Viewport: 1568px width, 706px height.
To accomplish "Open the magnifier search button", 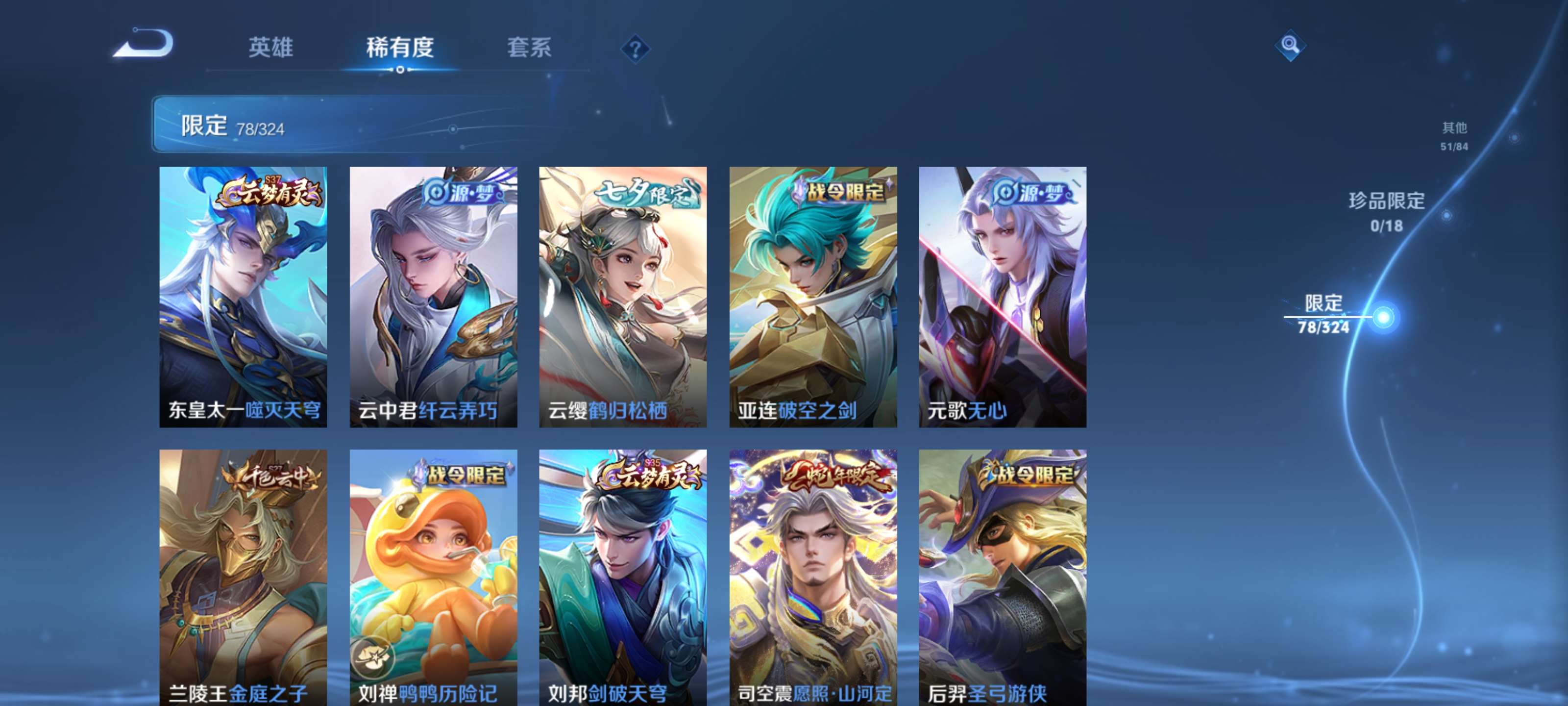I will [1289, 45].
